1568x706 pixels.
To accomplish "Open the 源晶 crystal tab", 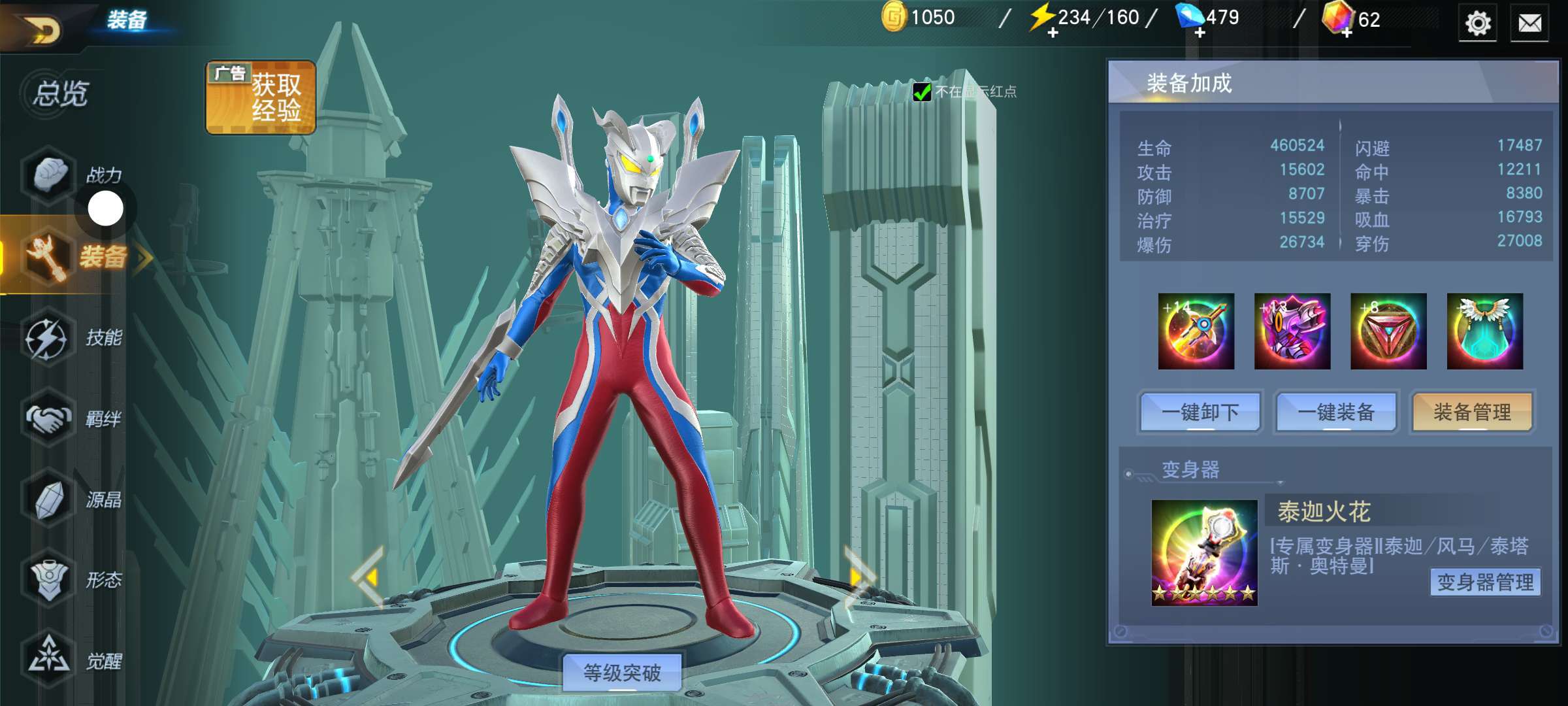I will click(x=73, y=500).
